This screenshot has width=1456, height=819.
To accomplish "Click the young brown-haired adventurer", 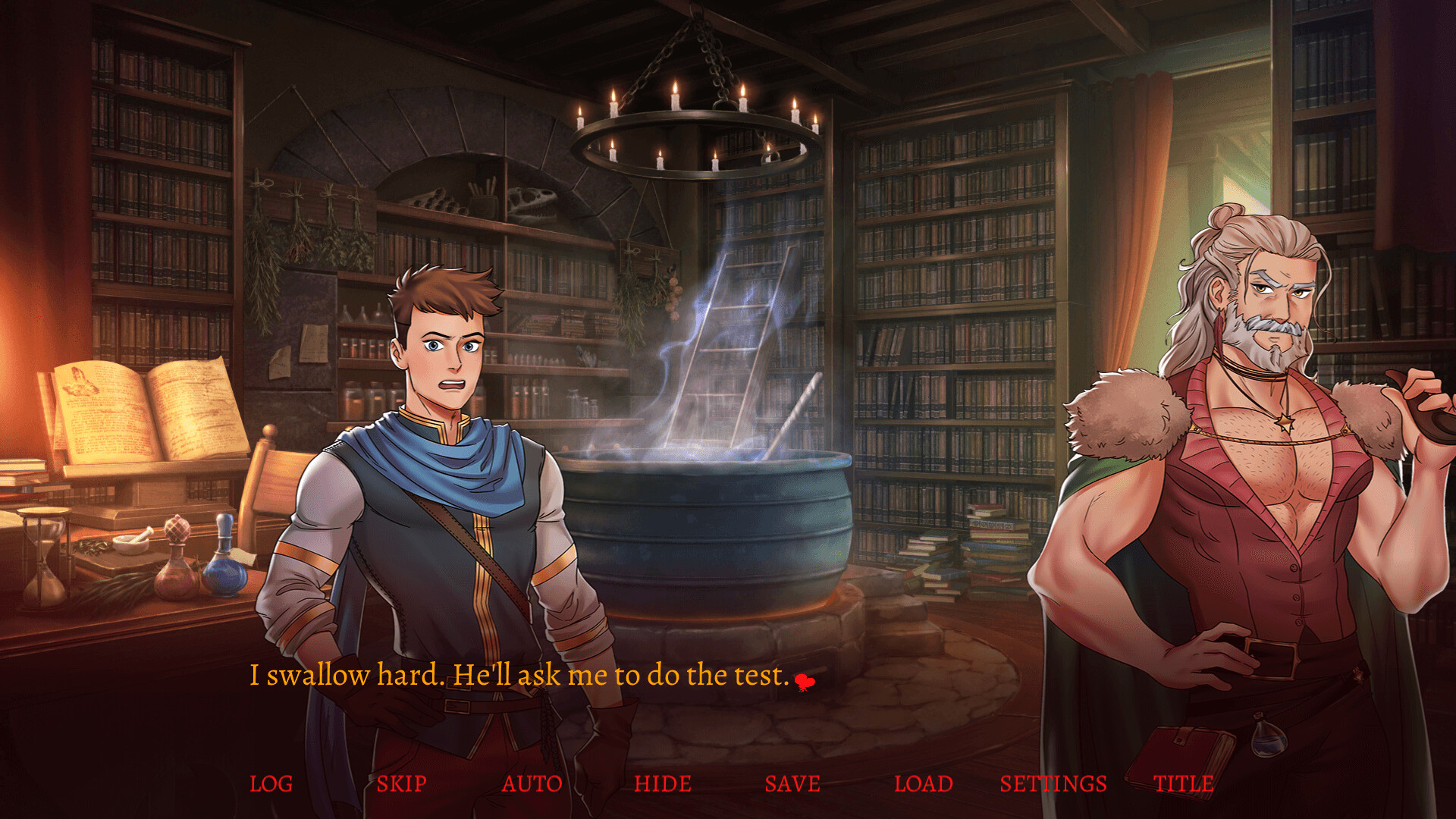I will point(447,455).
